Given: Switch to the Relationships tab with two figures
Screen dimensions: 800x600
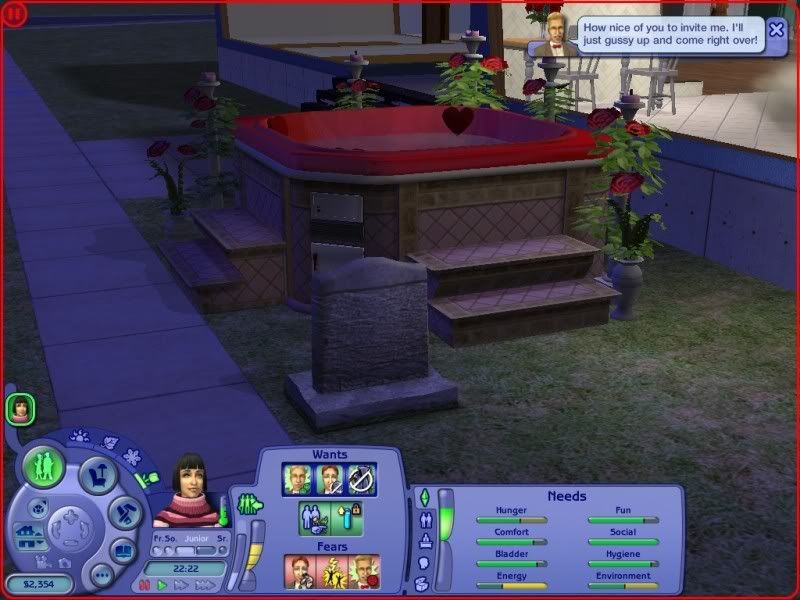Looking at the screenshot, I should tap(424, 520).
